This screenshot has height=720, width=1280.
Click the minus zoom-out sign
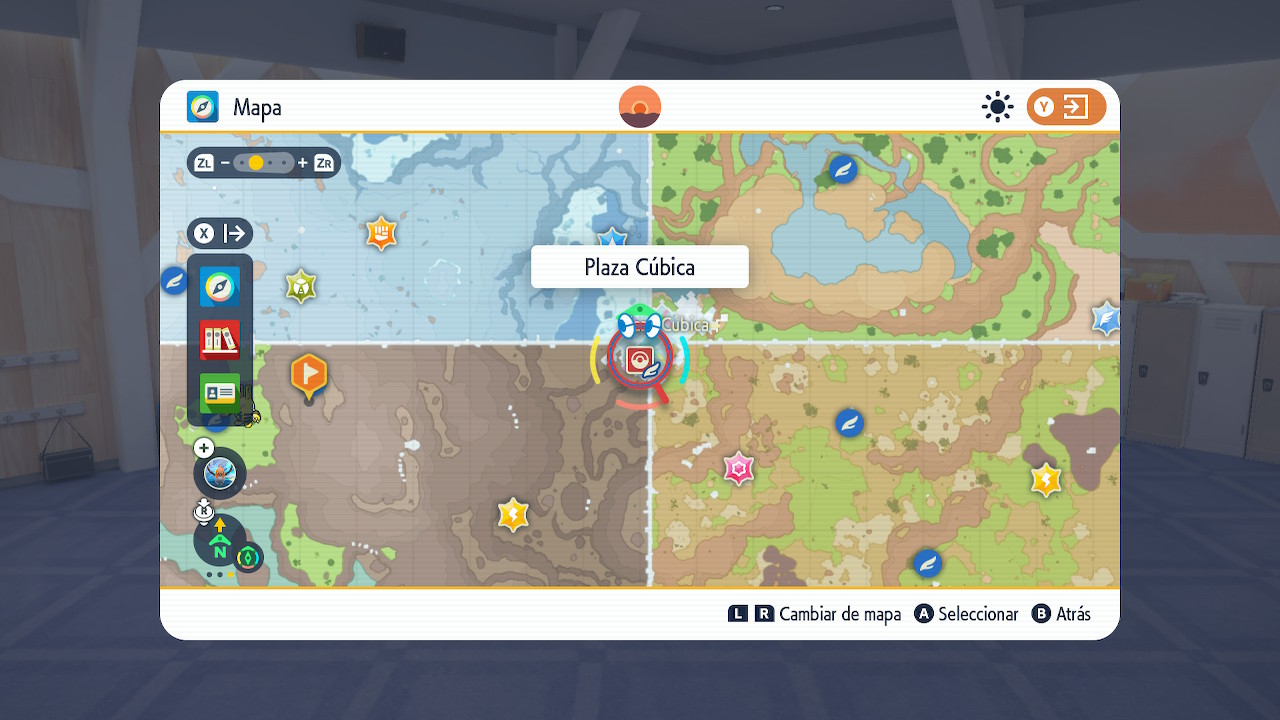pyautogui.click(x=226, y=163)
